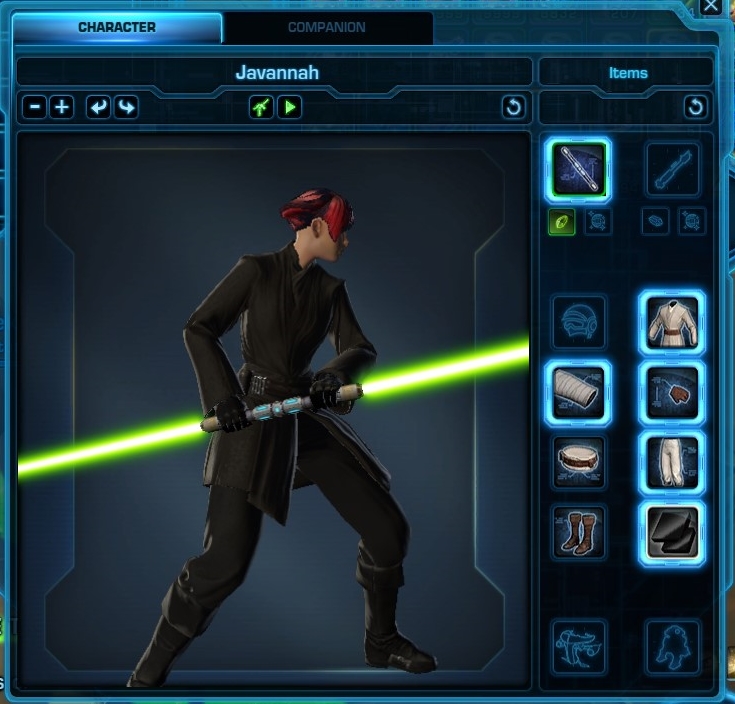The image size is (735, 704).
Task: Select the wrapped bracers slot
Action: 579,392
